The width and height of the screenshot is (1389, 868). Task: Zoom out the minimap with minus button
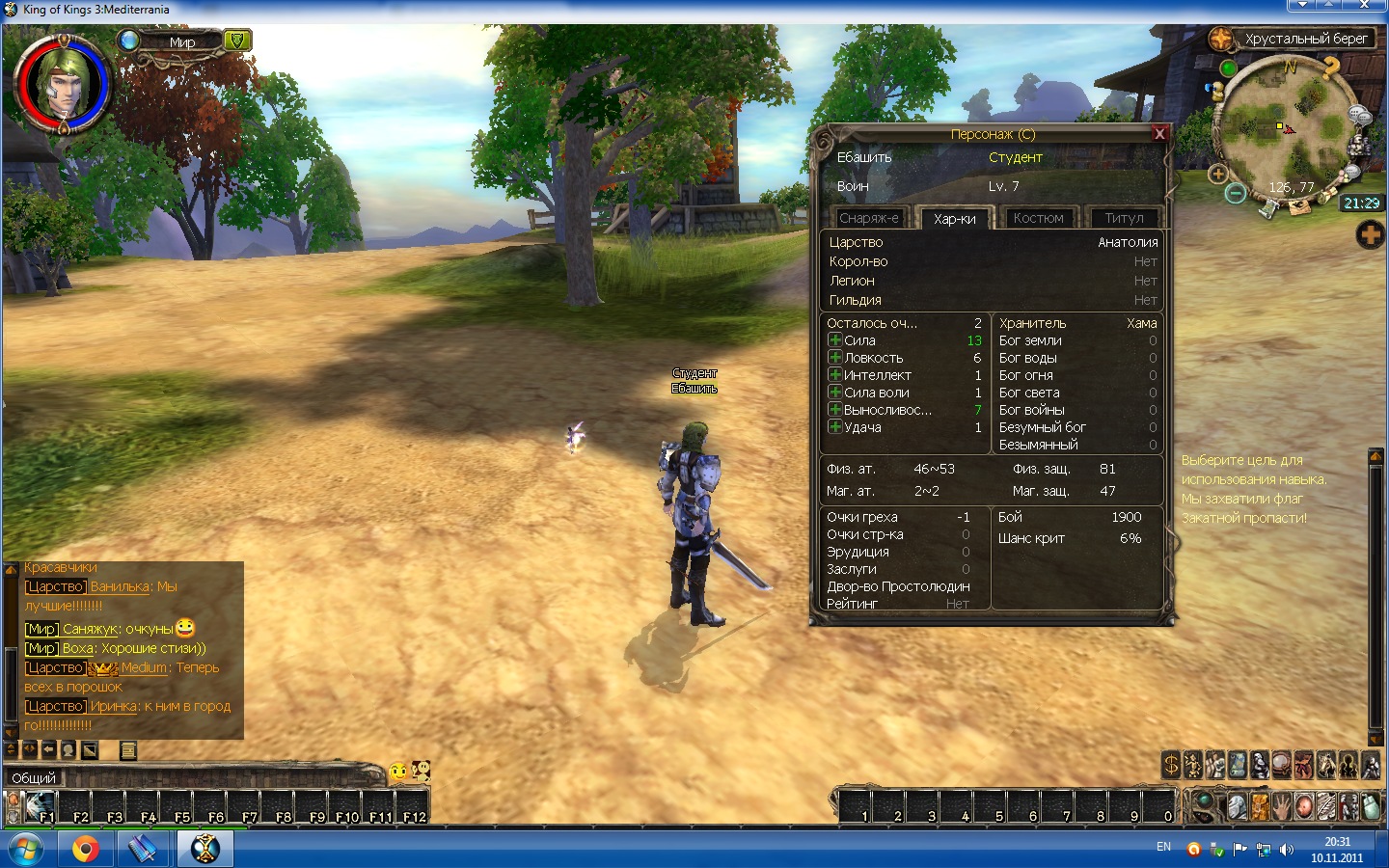point(1235,194)
